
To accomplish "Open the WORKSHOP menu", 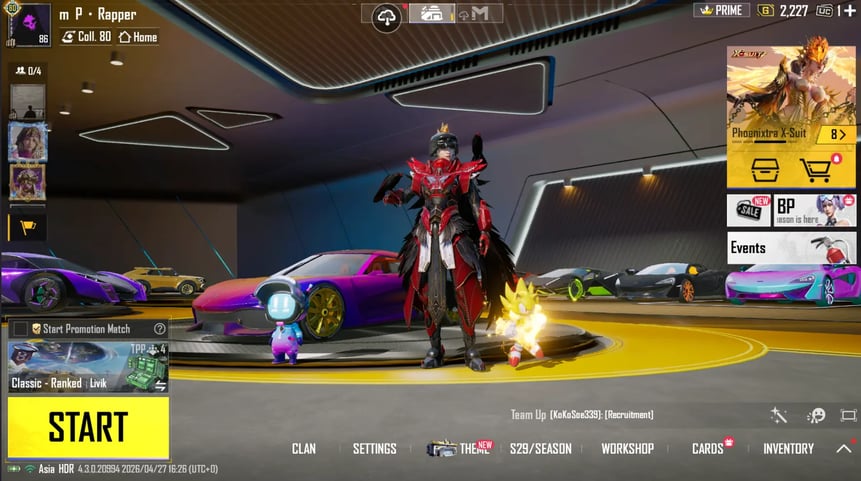I will 627,449.
